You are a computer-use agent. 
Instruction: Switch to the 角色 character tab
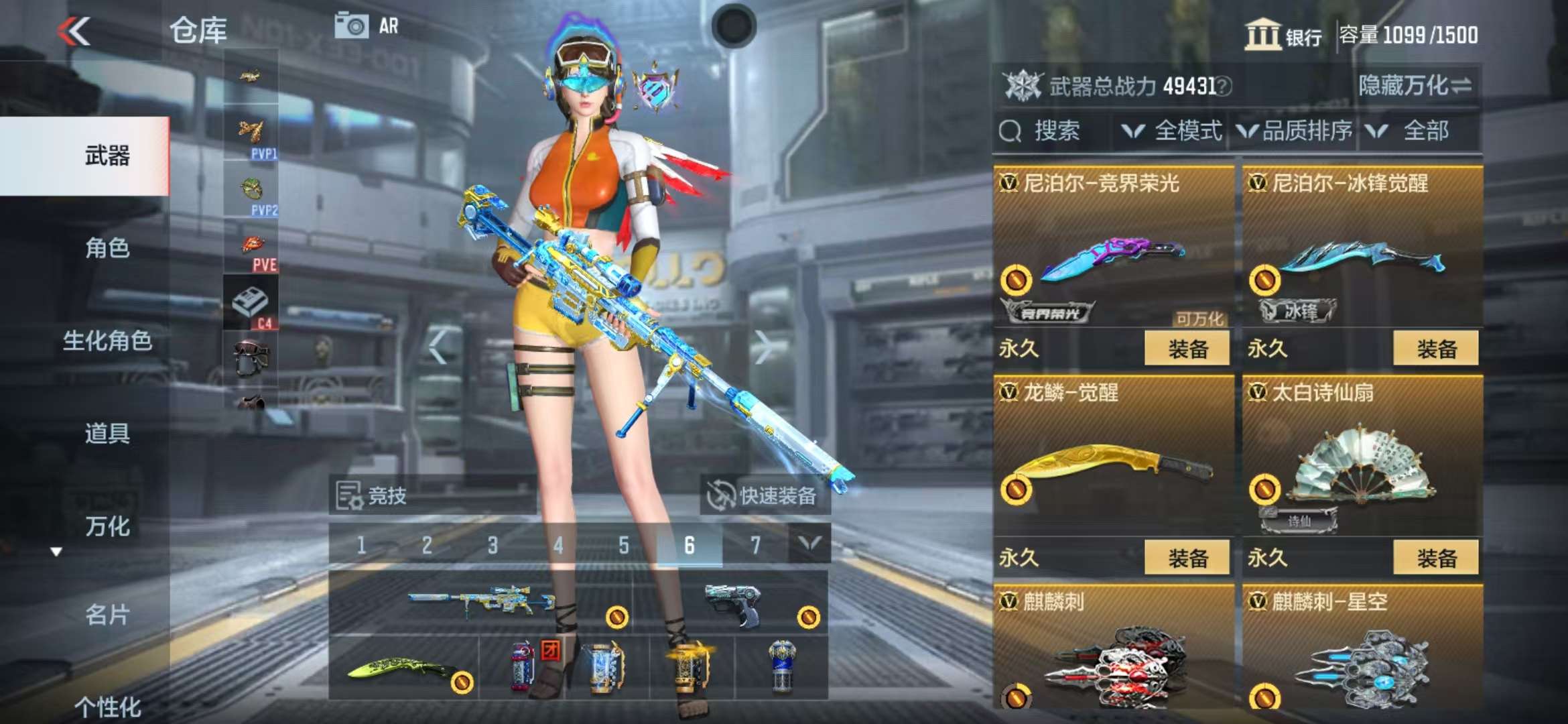point(107,248)
